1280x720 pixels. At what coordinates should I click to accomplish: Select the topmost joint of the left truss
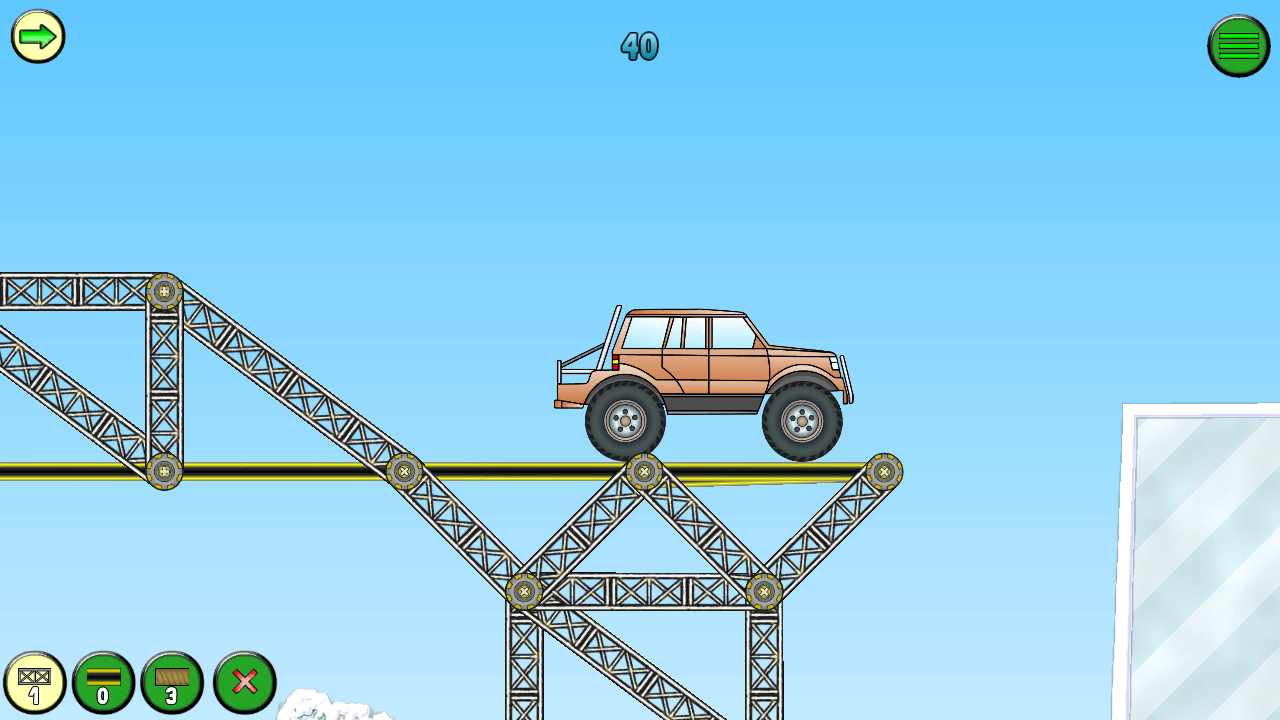pos(165,289)
